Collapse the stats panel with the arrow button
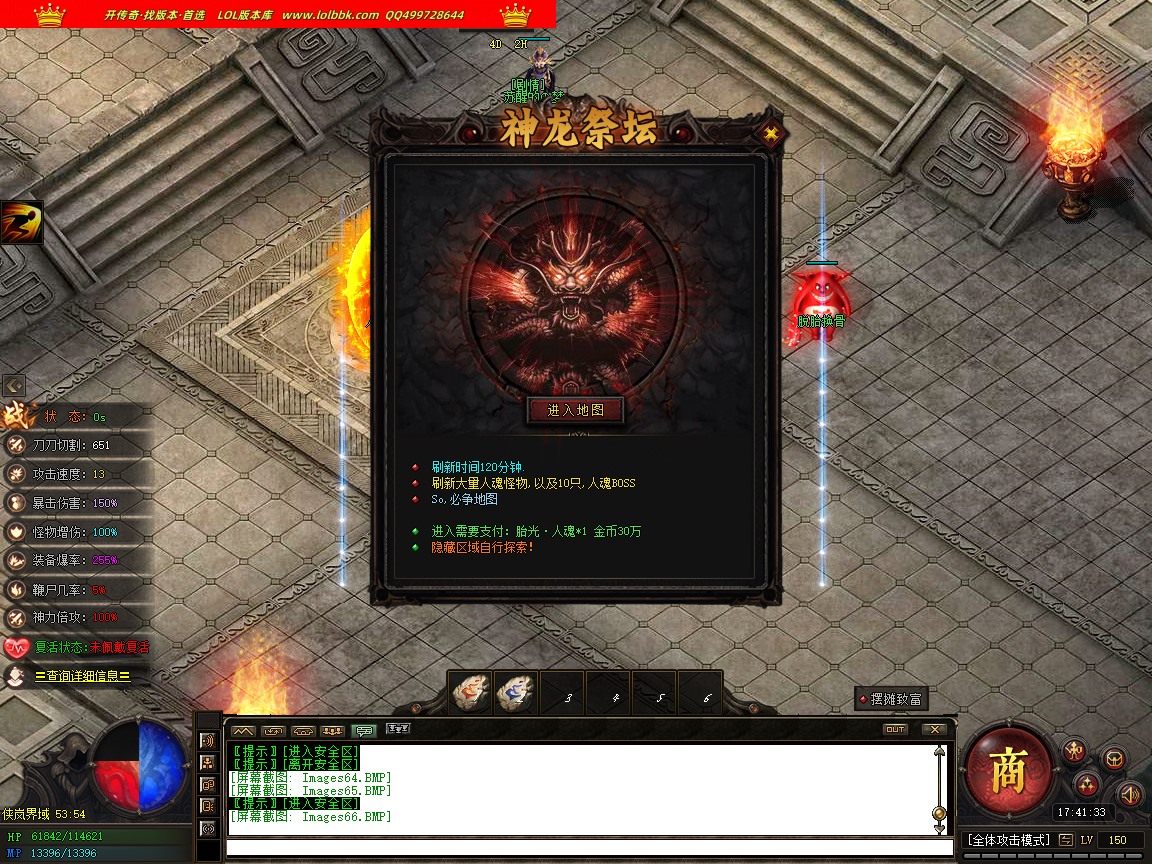The image size is (1152, 864). pyautogui.click(x=14, y=385)
